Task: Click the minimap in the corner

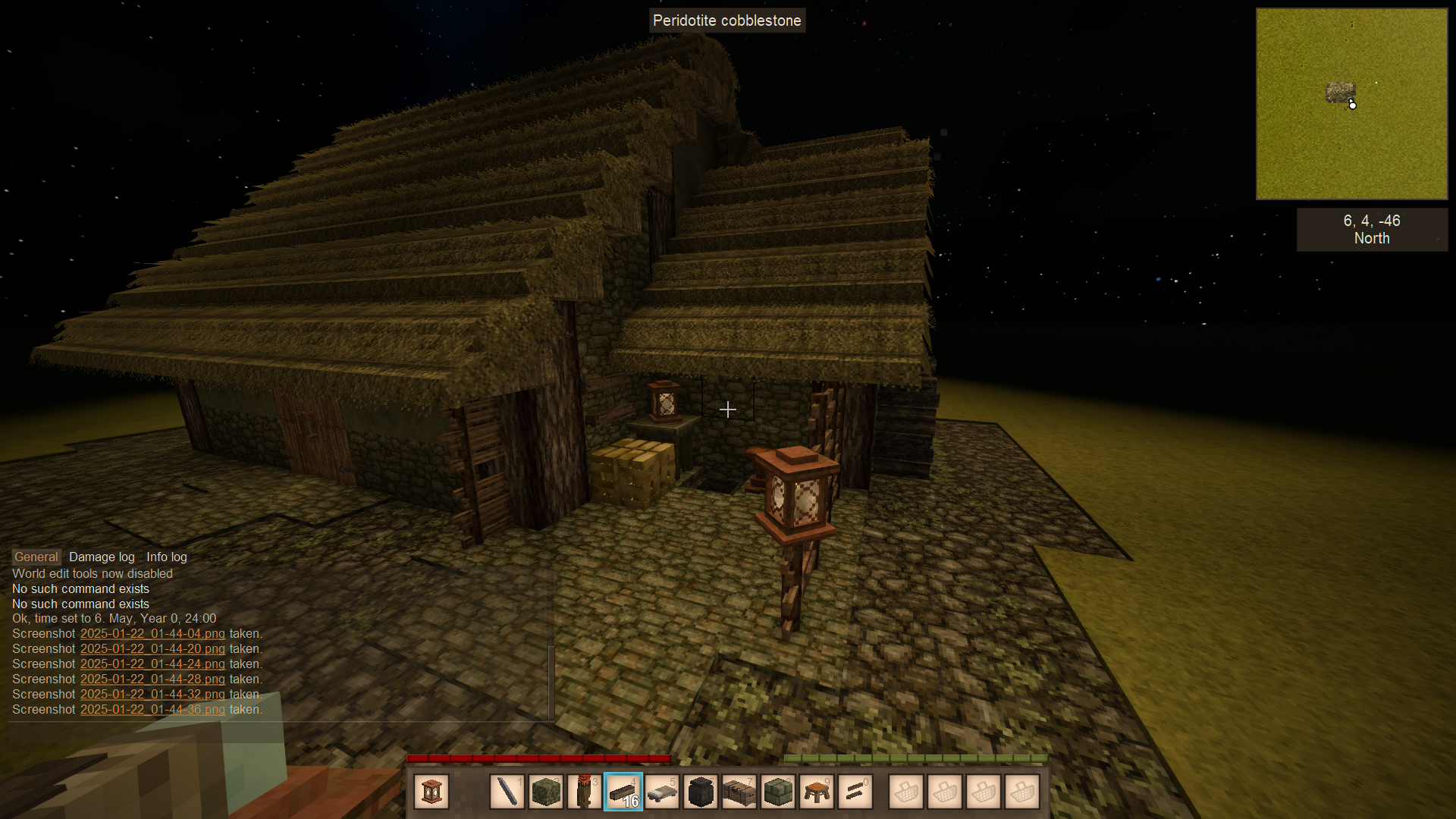Action: [x=1351, y=104]
